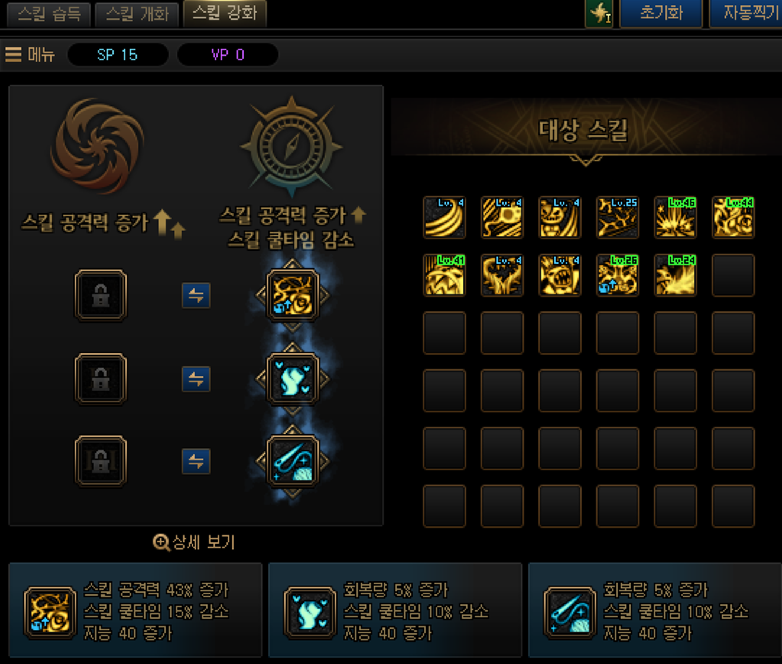Click the small green icon beside 초기화
Screen dimensions: 782x664
599,14
